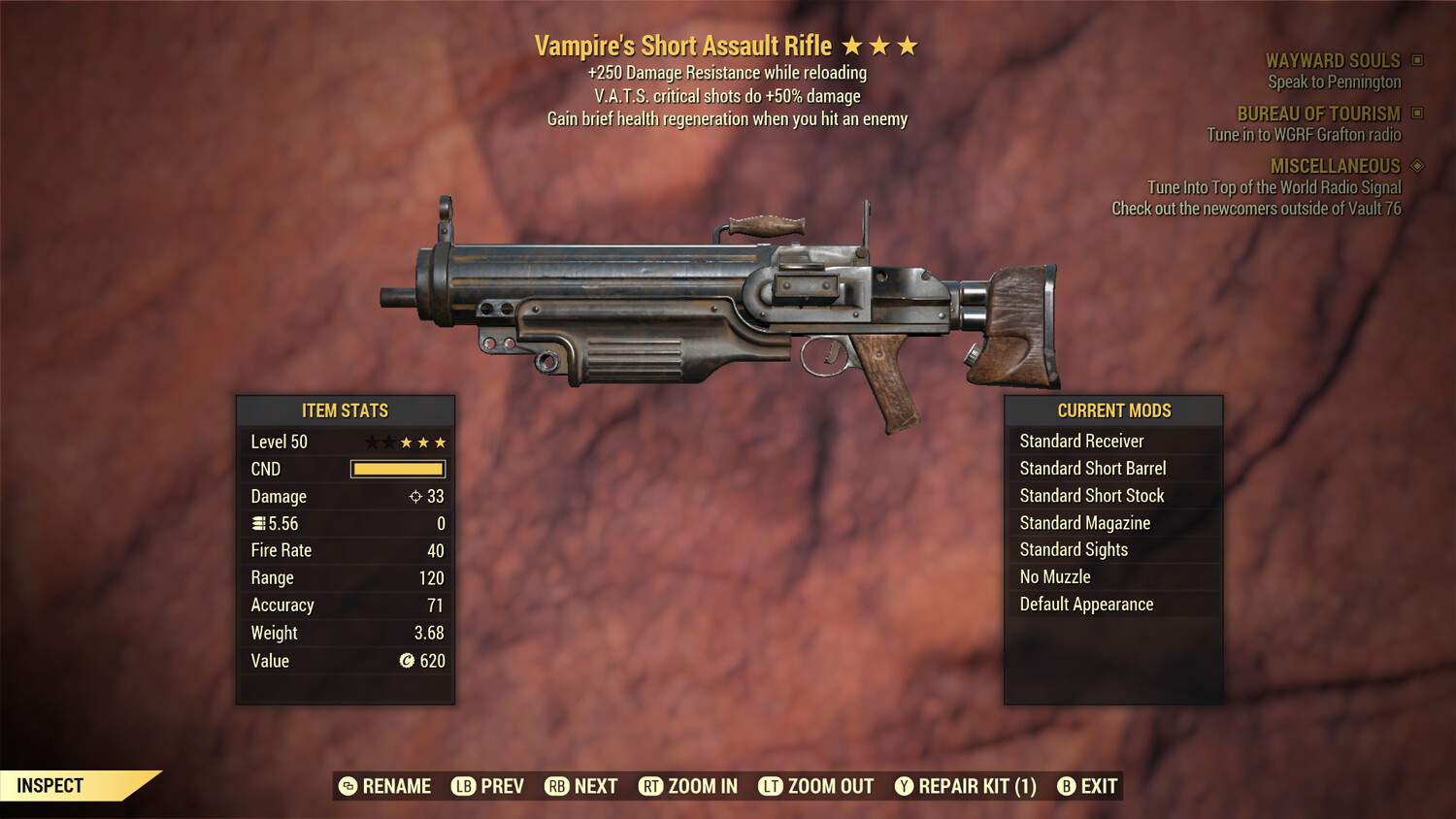Click the yellow CND condition bar
1456x819 pixels.
tap(397, 469)
